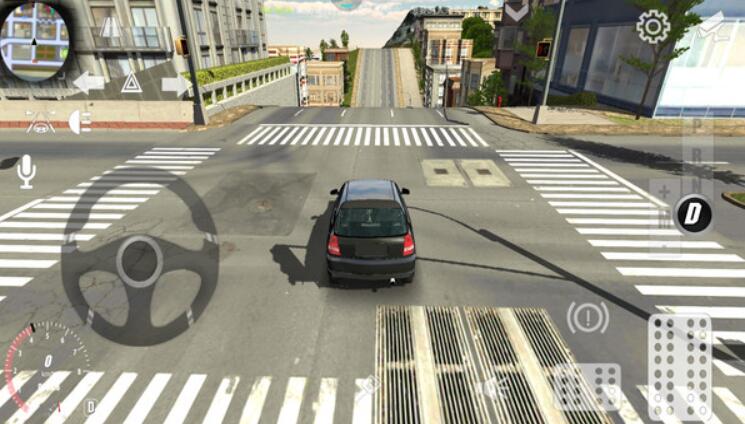Step on the accelerator pedal
This screenshot has width=745, height=424.
point(679,366)
